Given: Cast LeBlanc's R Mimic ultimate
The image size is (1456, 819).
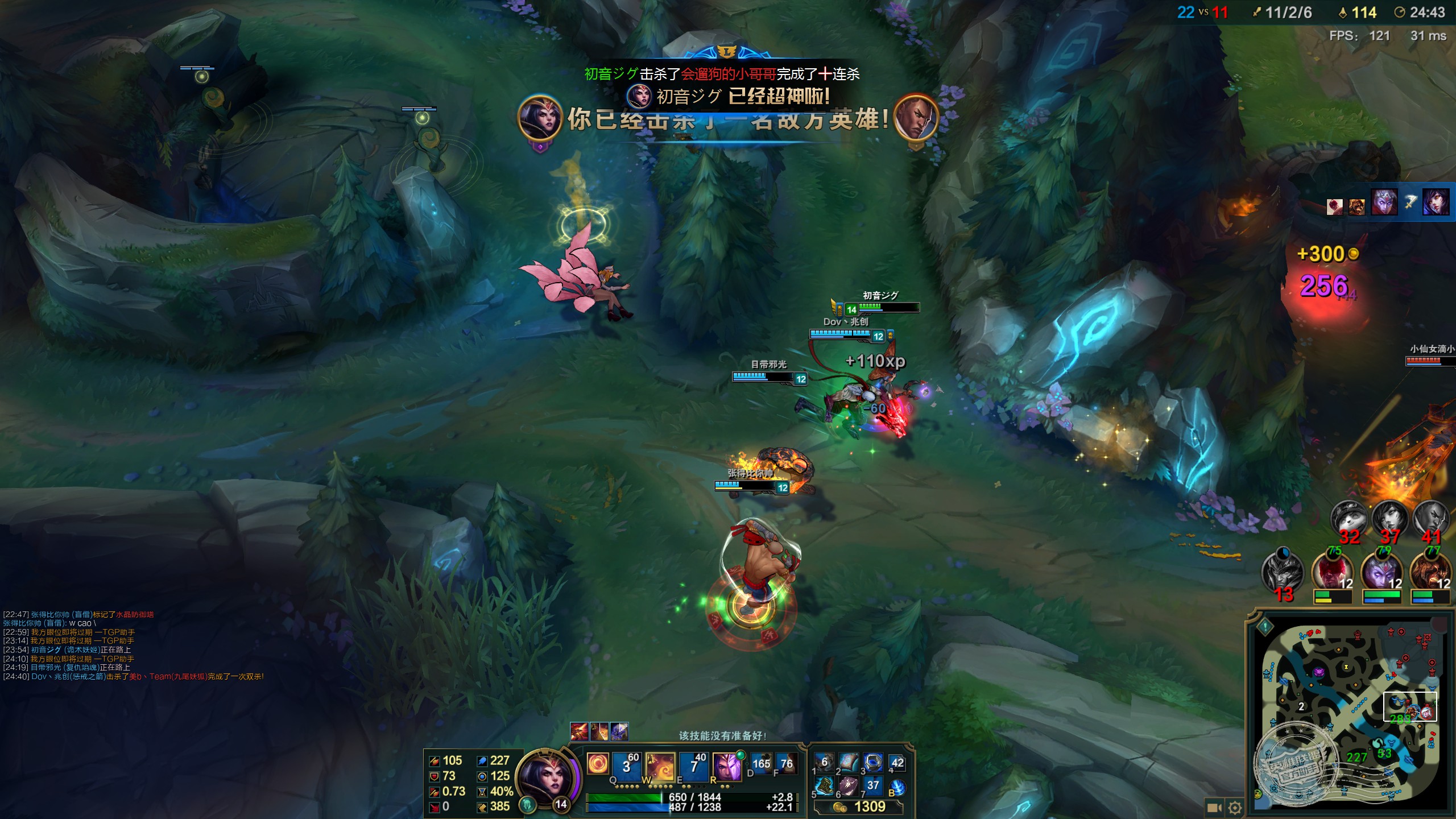Looking at the screenshot, I should [x=727, y=766].
